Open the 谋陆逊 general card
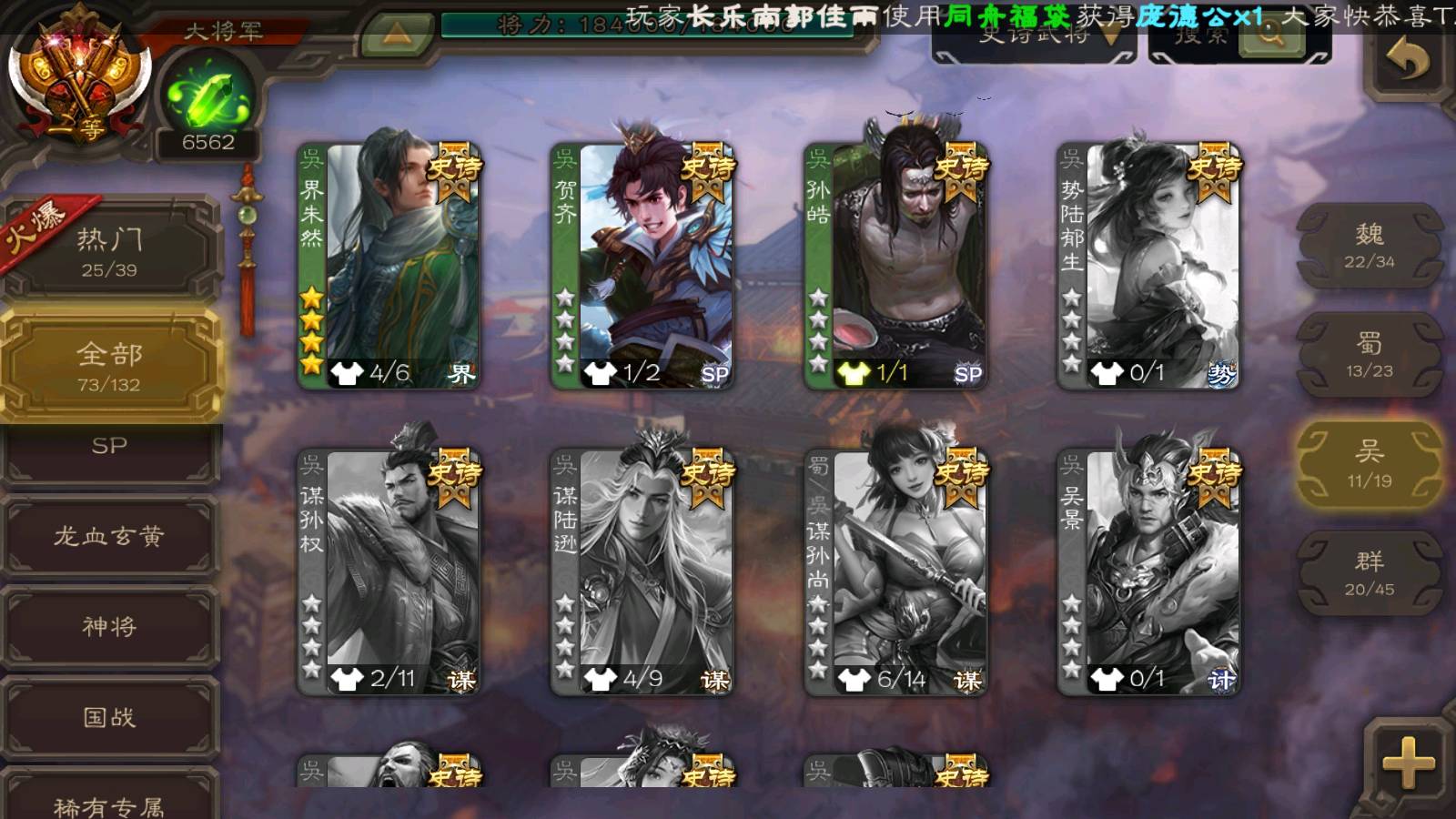This screenshot has width=1456, height=819. pos(642,571)
